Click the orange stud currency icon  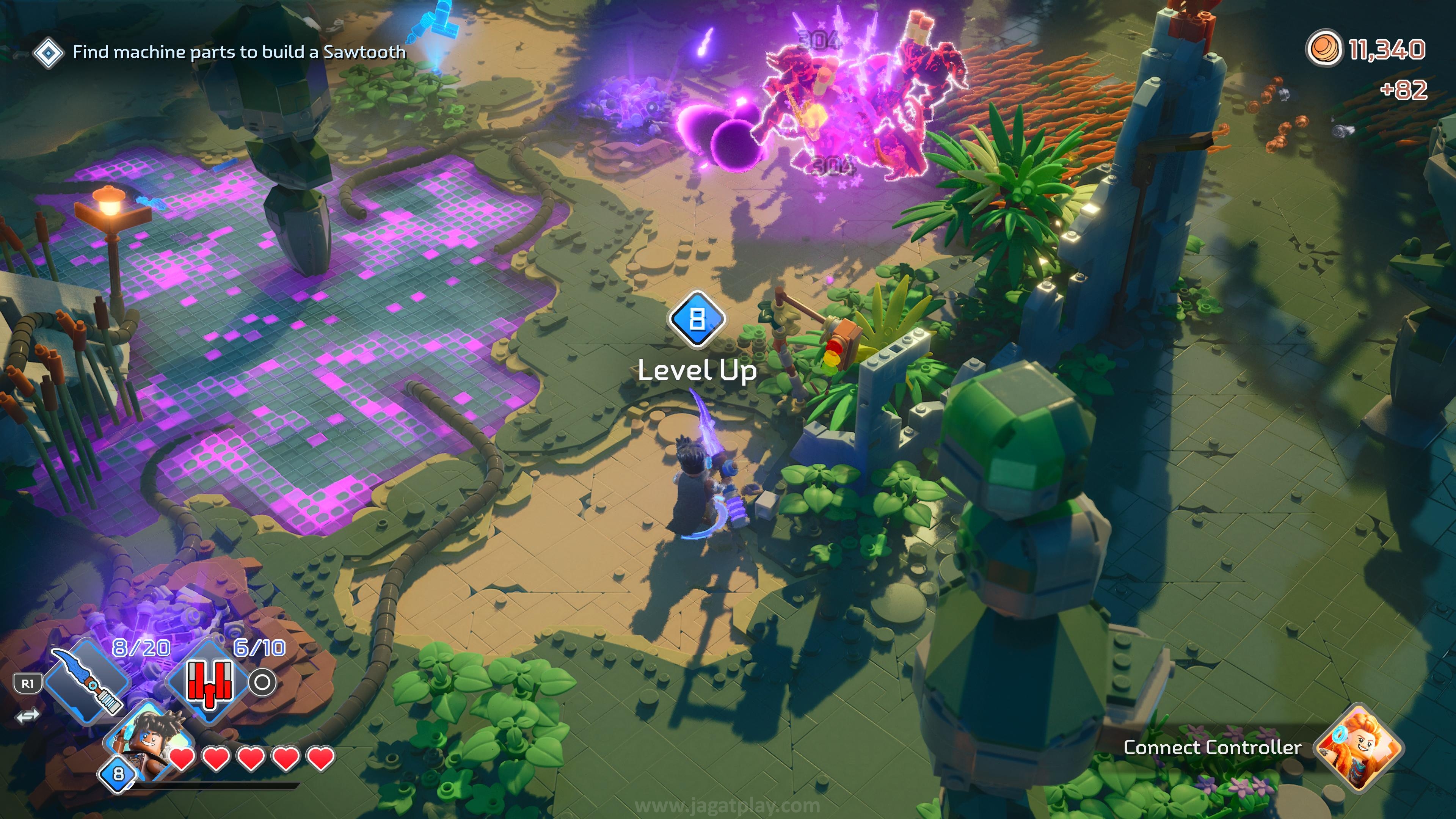pyautogui.click(x=1323, y=49)
